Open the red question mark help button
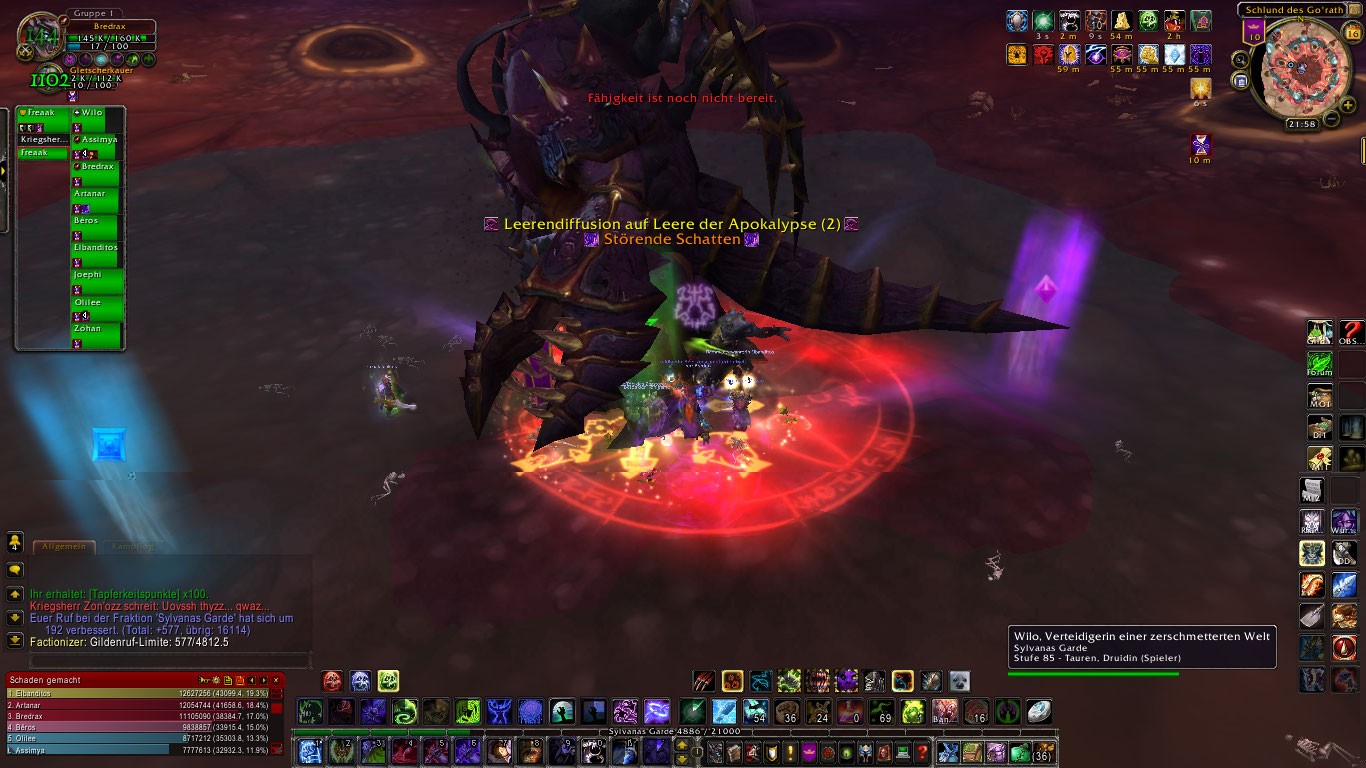Screen dimensions: 1366x768 pyautogui.click(x=922, y=752)
